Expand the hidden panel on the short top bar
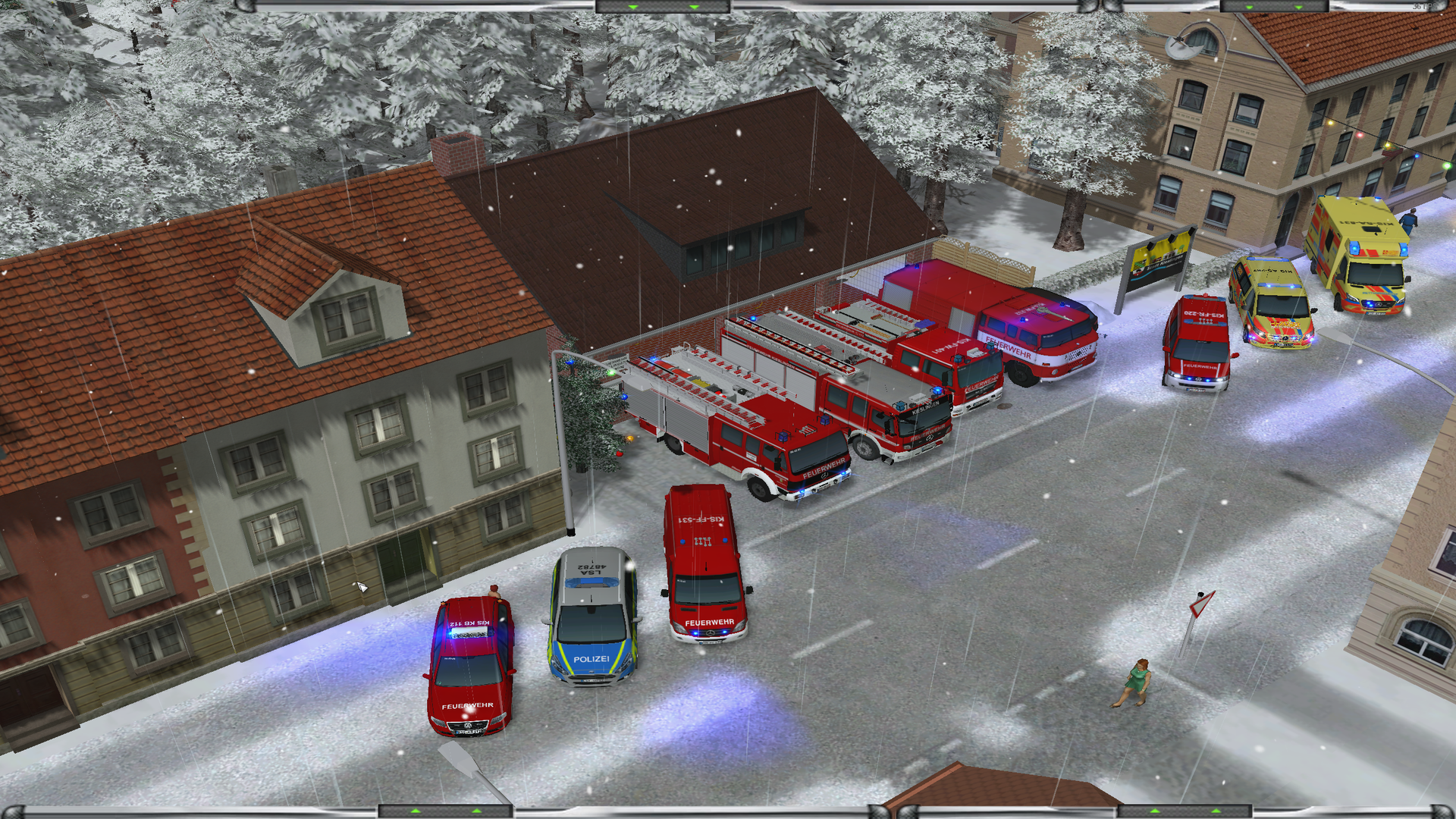This screenshot has height=819, width=1456. [x=1273, y=7]
